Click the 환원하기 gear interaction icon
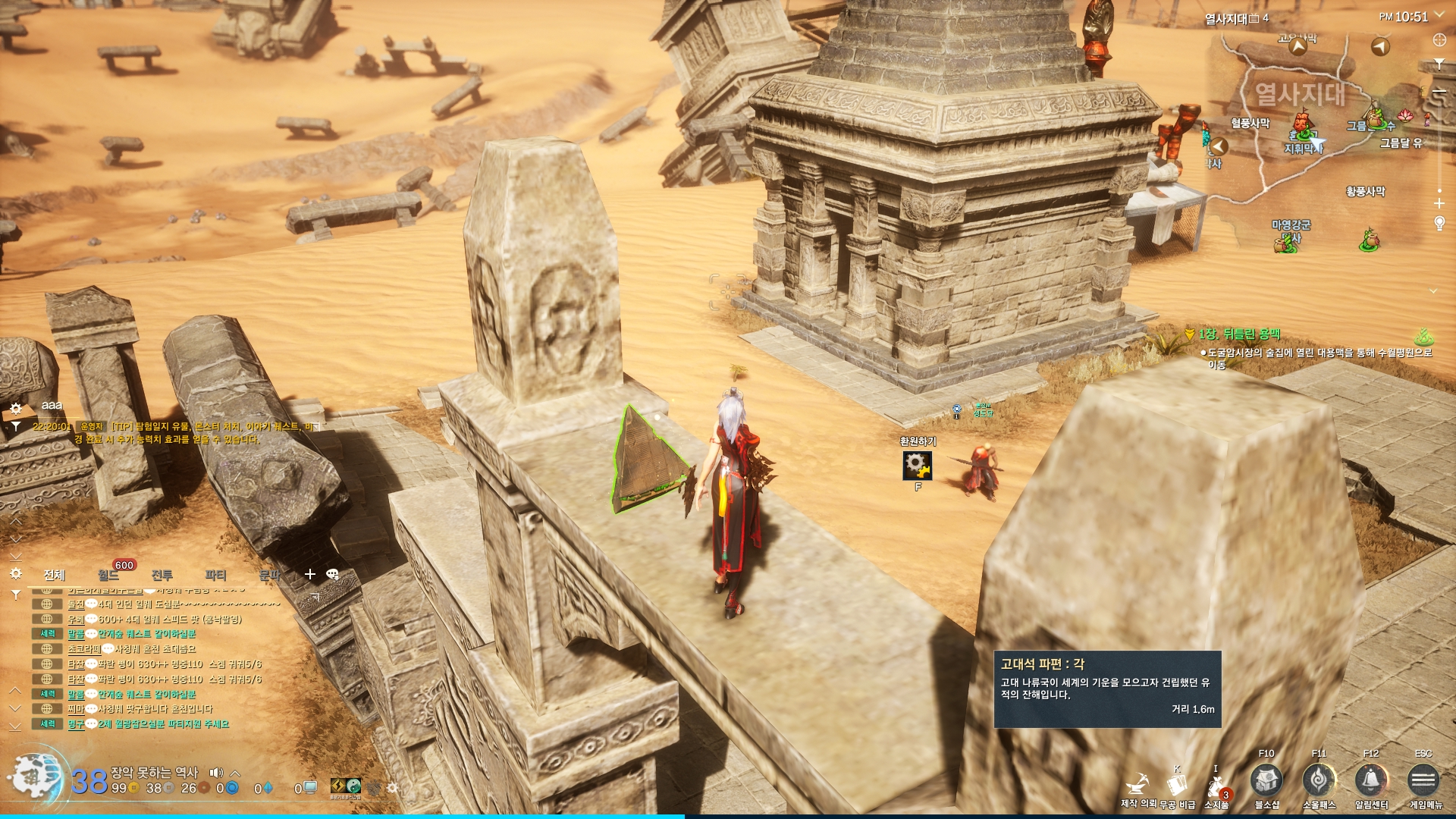Image resolution: width=1456 pixels, height=819 pixels. pos(917,465)
